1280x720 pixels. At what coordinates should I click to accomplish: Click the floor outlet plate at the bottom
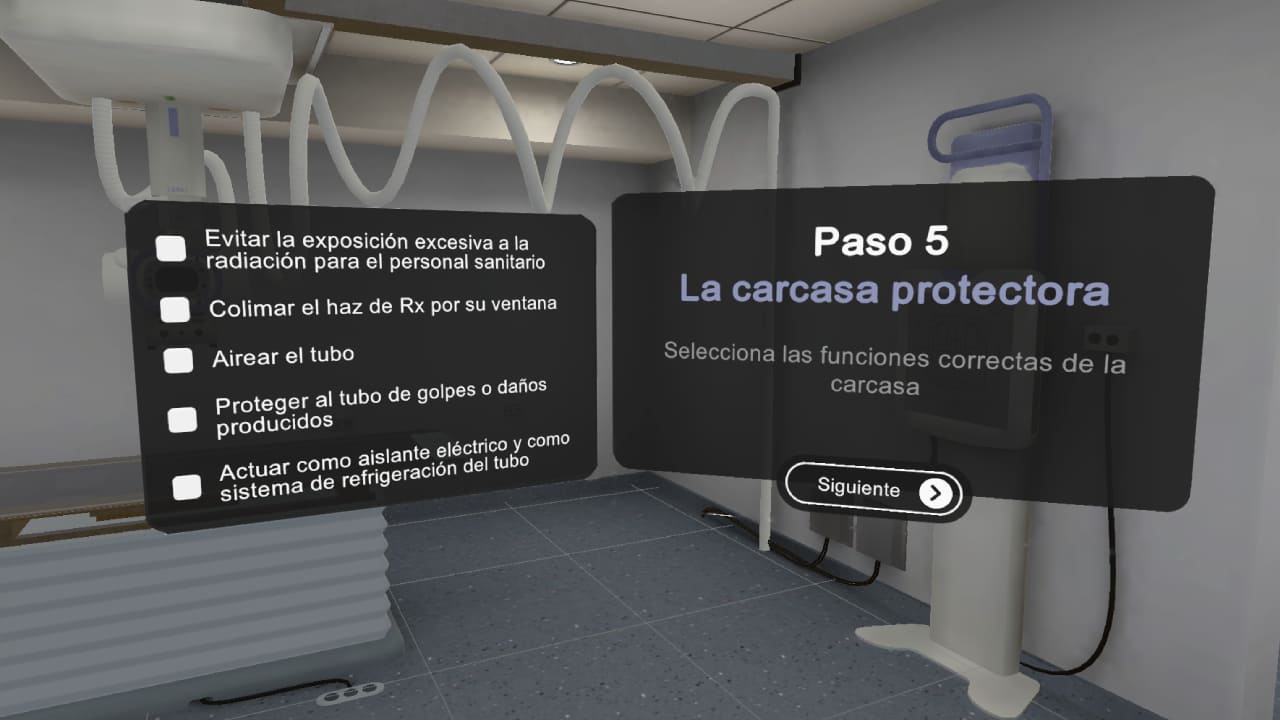(x=349, y=692)
